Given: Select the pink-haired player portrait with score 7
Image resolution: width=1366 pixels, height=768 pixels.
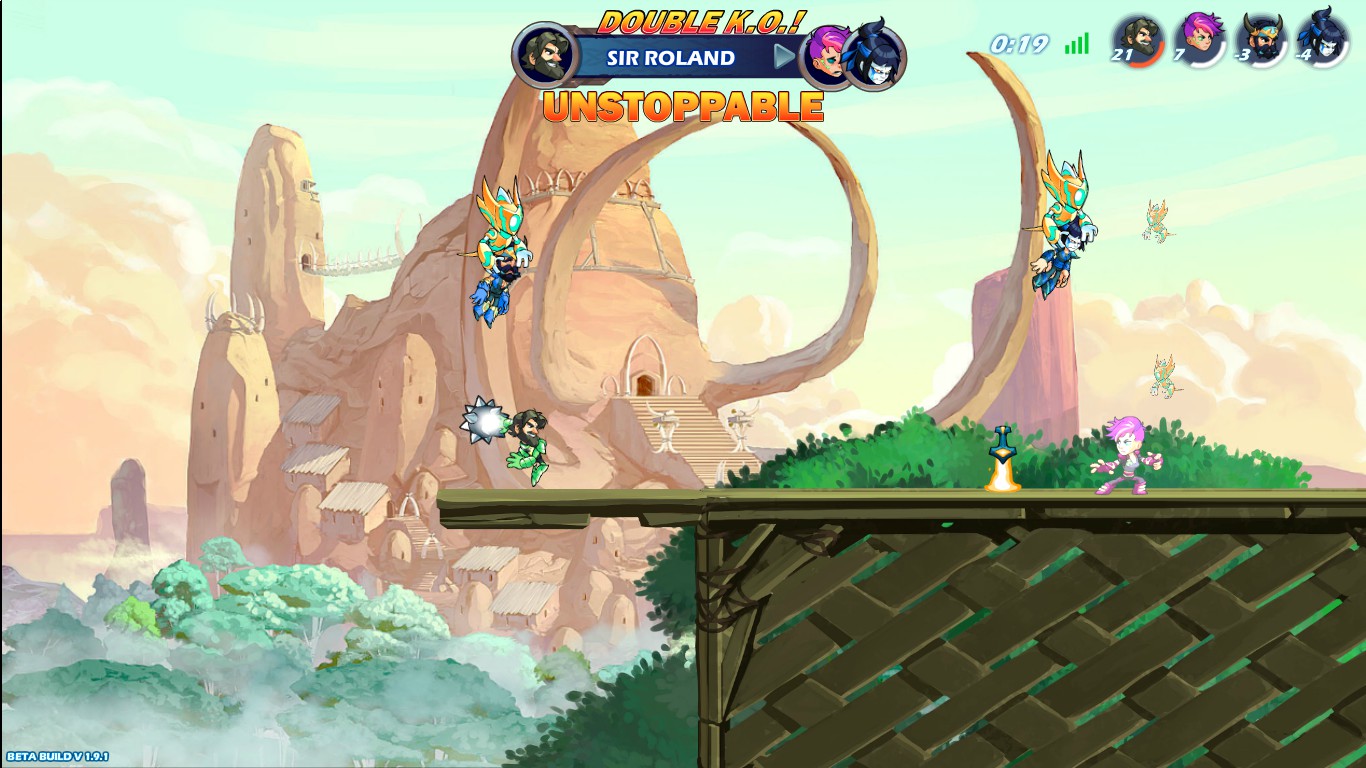Looking at the screenshot, I should pos(1198,38).
